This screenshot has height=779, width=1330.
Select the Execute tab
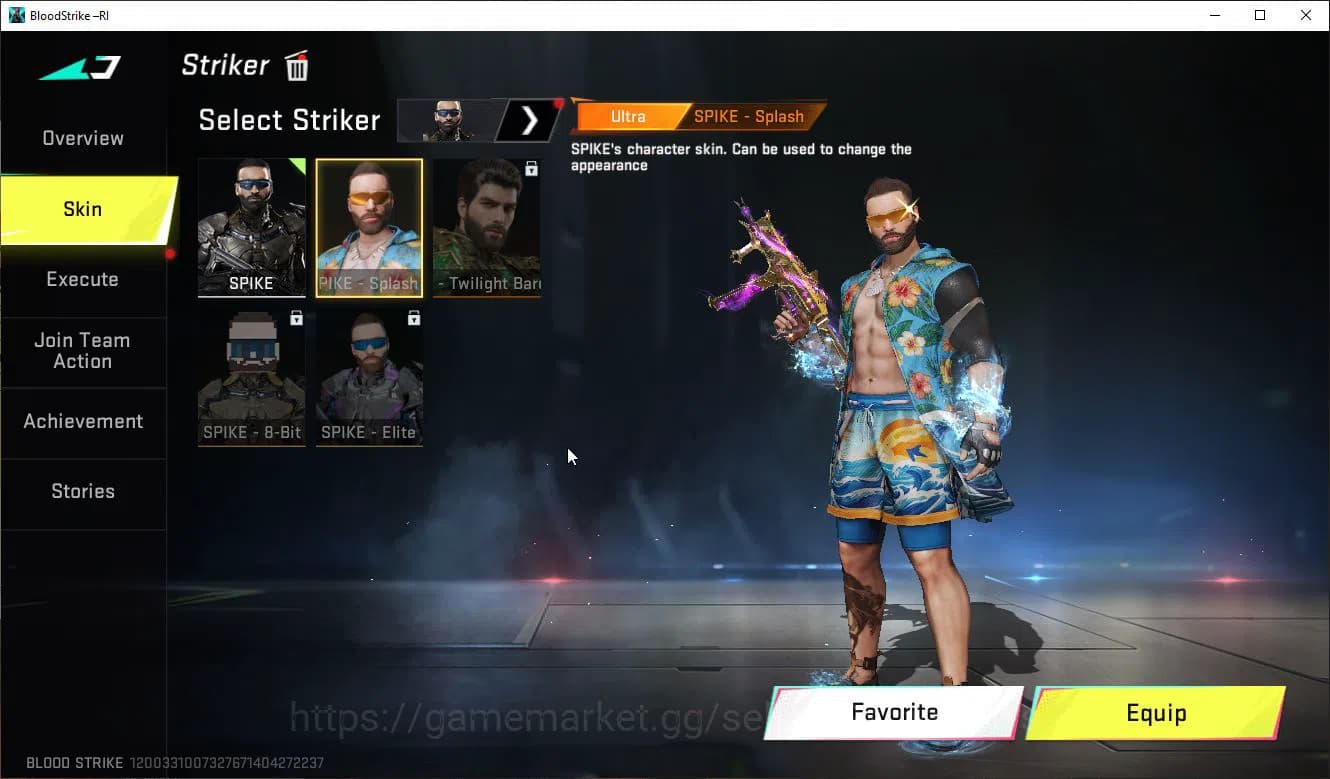pyautogui.click(x=82, y=279)
